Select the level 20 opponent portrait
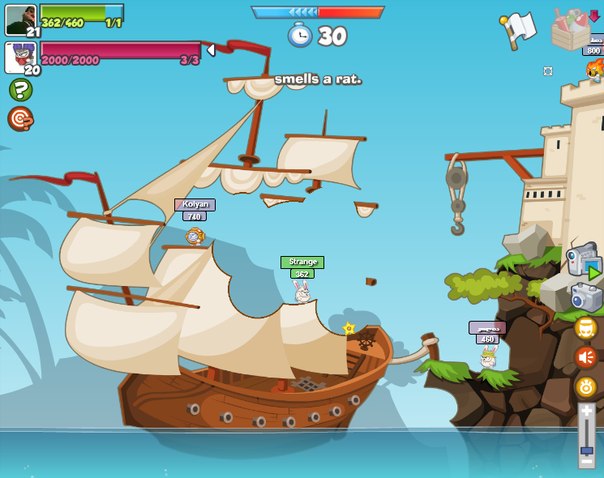The image size is (604, 478). click(20, 57)
